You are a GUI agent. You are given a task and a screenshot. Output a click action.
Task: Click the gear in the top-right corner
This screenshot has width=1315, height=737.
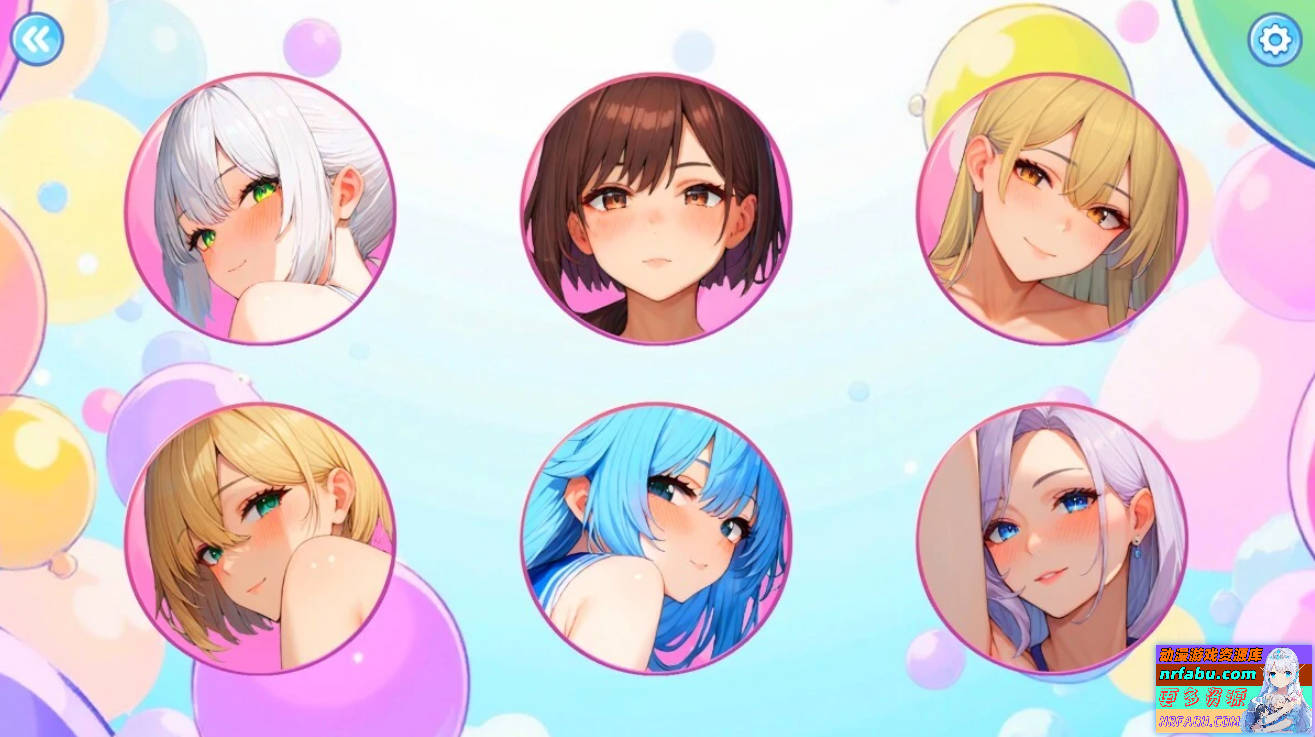pos(1274,38)
